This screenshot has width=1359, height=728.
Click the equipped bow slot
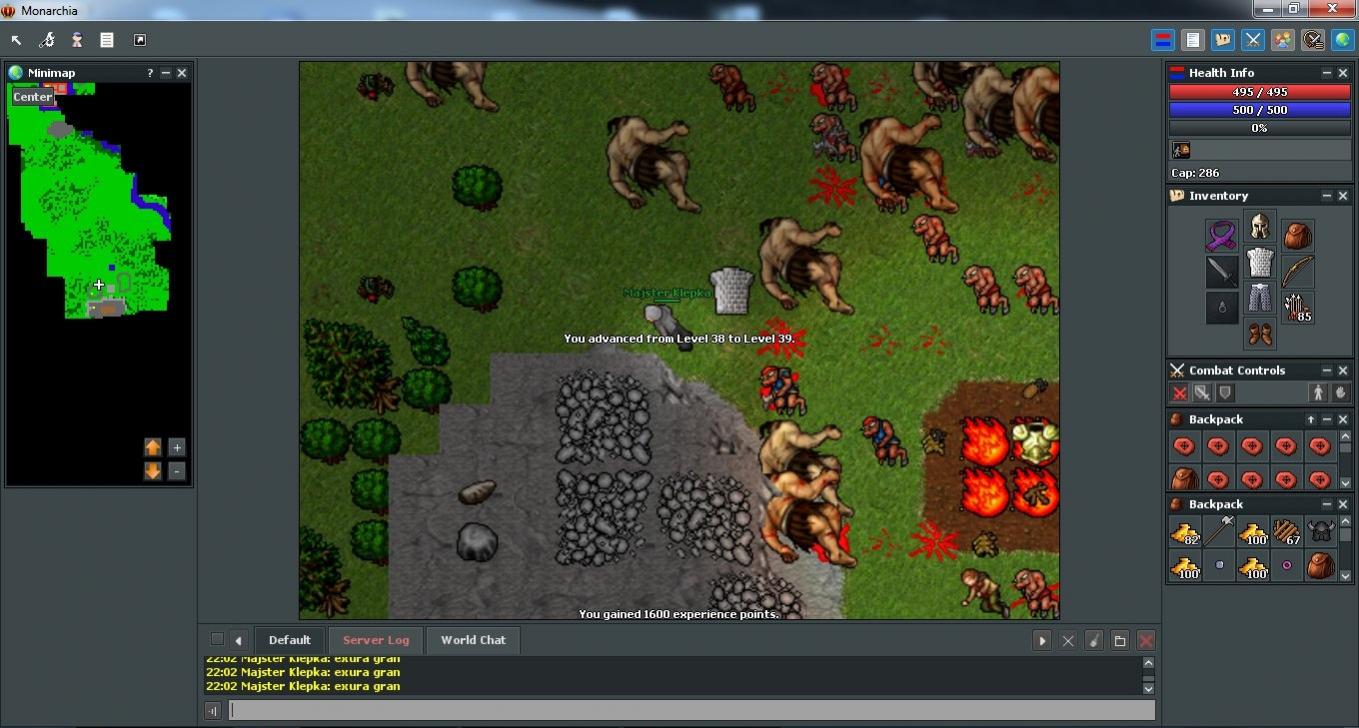[x=1297, y=271]
